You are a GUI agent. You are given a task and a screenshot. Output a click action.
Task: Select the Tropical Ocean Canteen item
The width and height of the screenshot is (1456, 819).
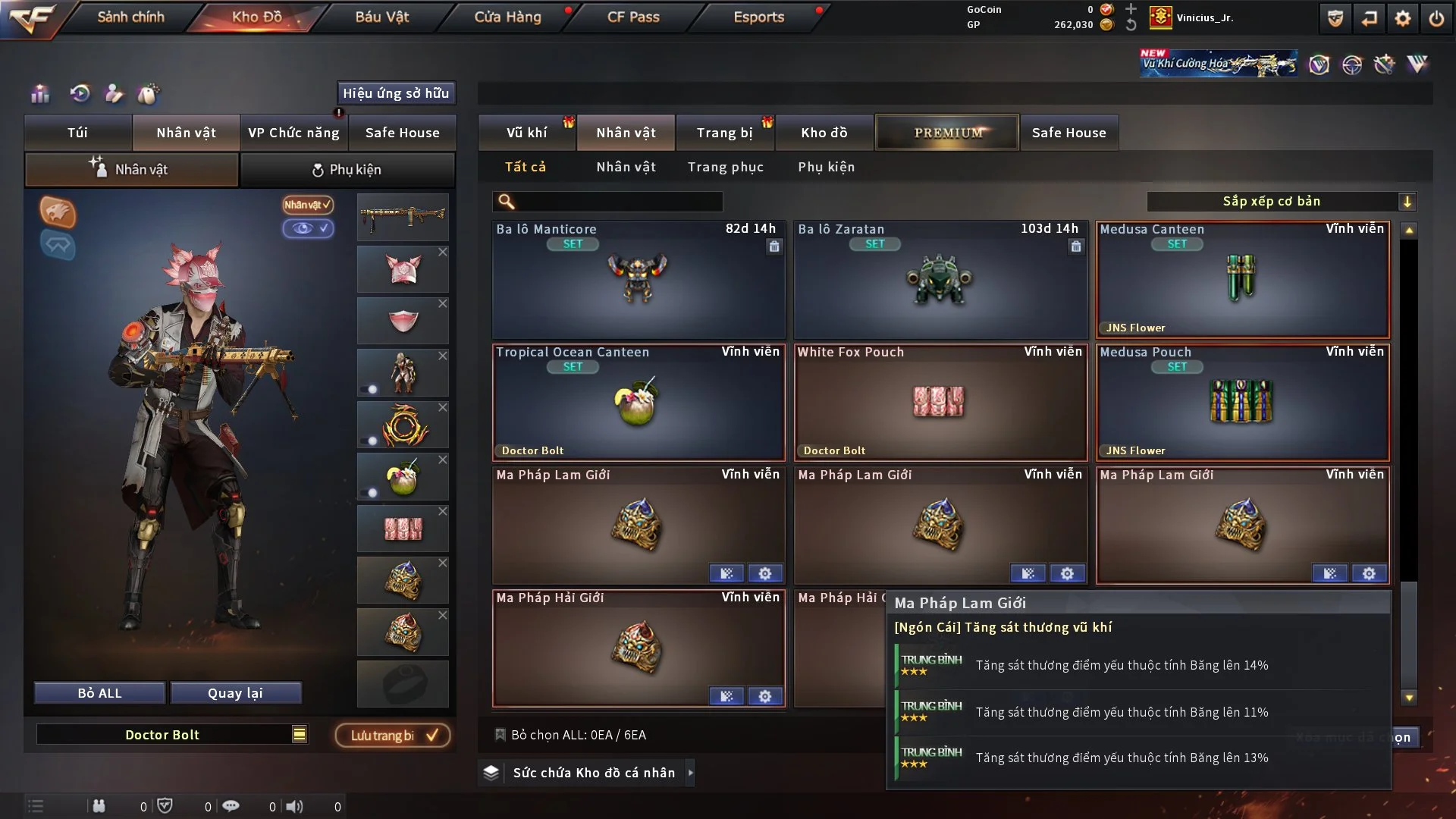639,403
